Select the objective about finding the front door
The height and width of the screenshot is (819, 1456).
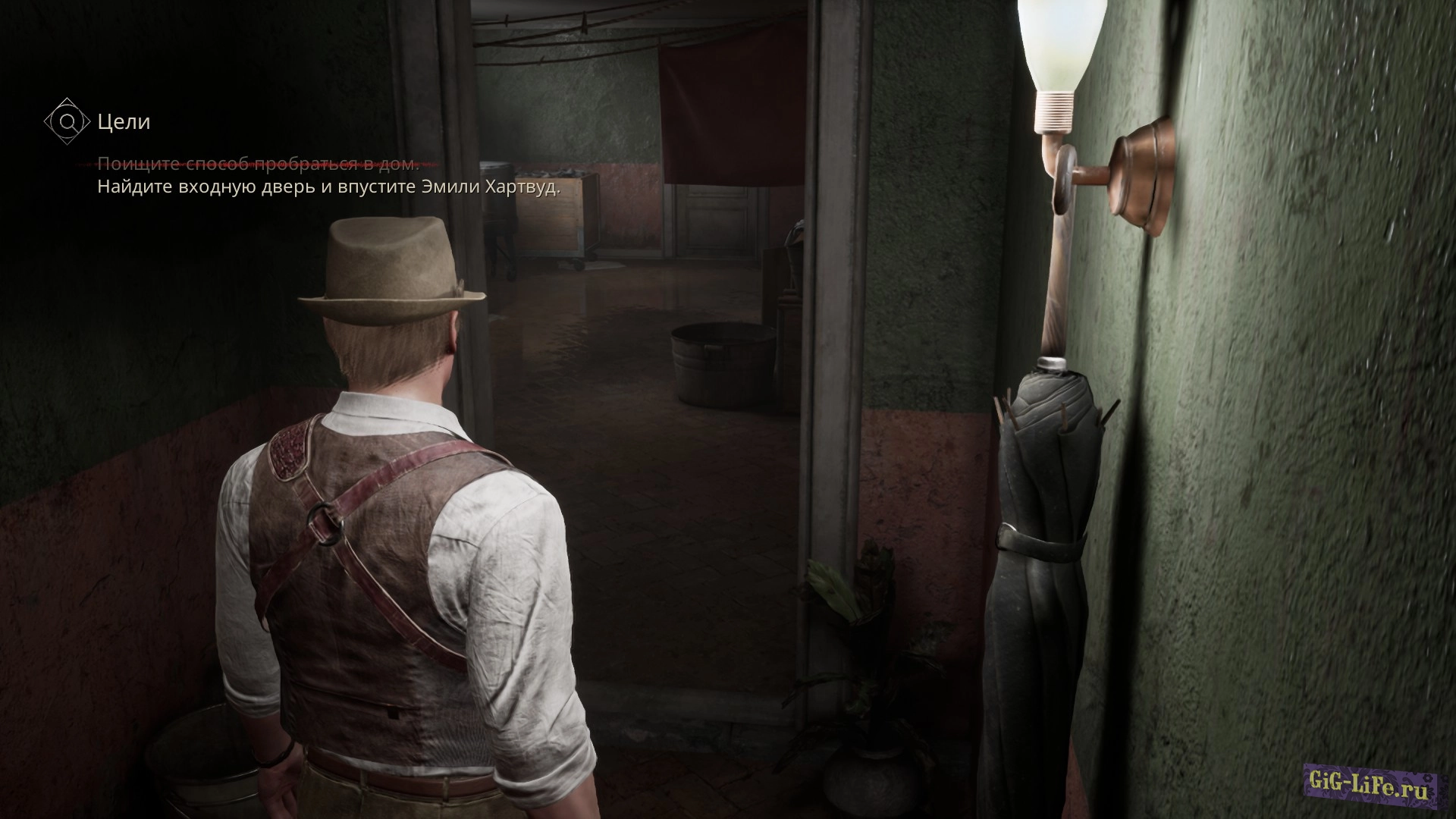(x=328, y=187)
